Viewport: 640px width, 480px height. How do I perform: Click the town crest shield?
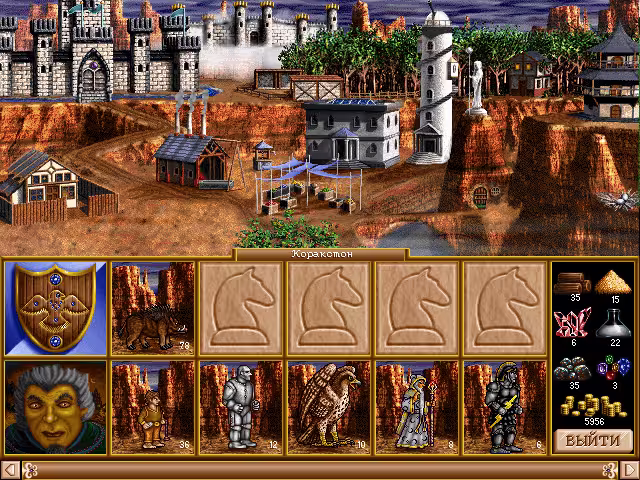tap(55, 308)
